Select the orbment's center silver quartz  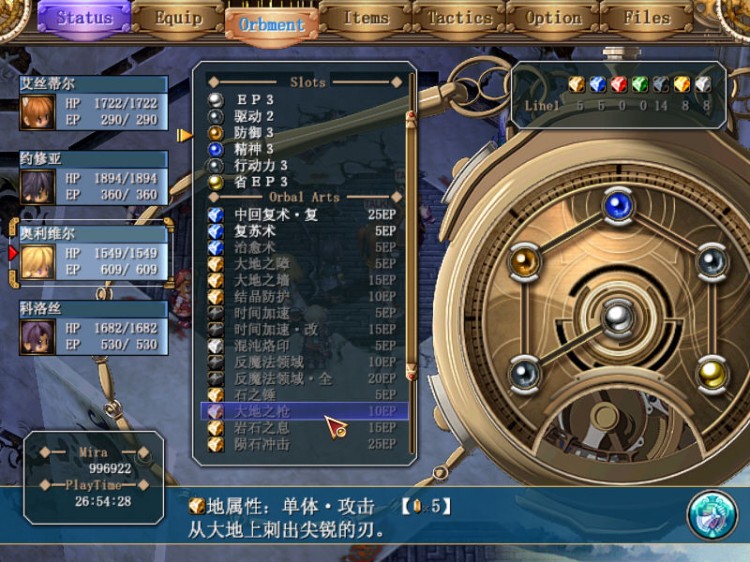tap(617, 318)
